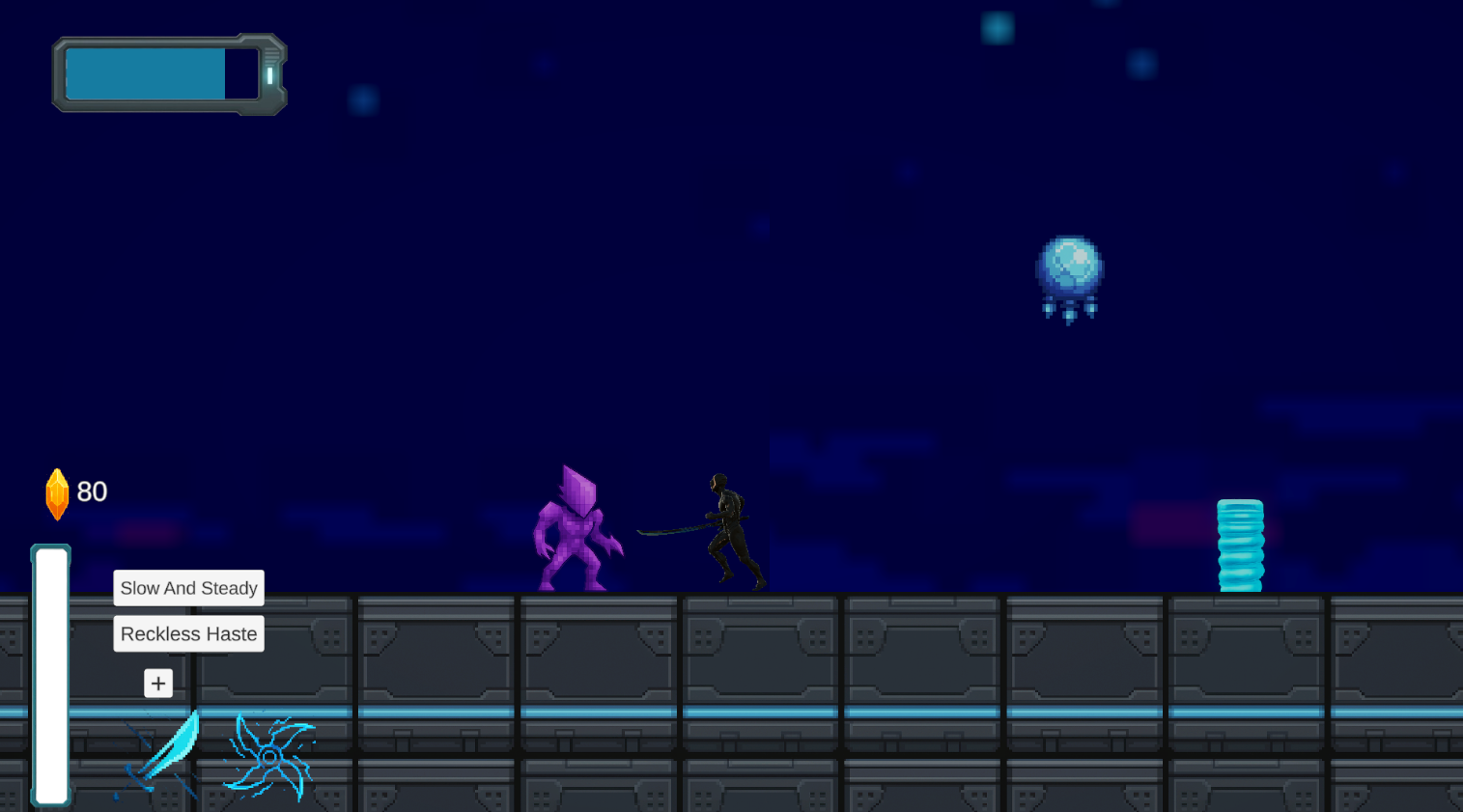This screenshot has width=1463, height=812.
Task: Click the blue fill of the health bar
Action: [145, 72]
